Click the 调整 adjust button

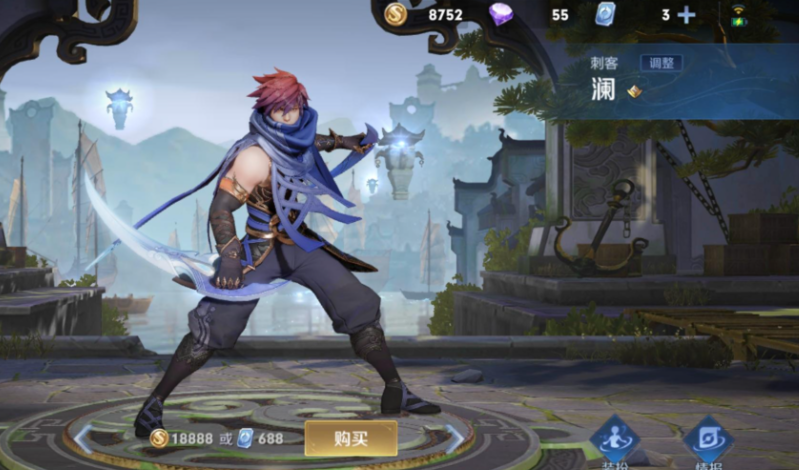click(661, 63)
